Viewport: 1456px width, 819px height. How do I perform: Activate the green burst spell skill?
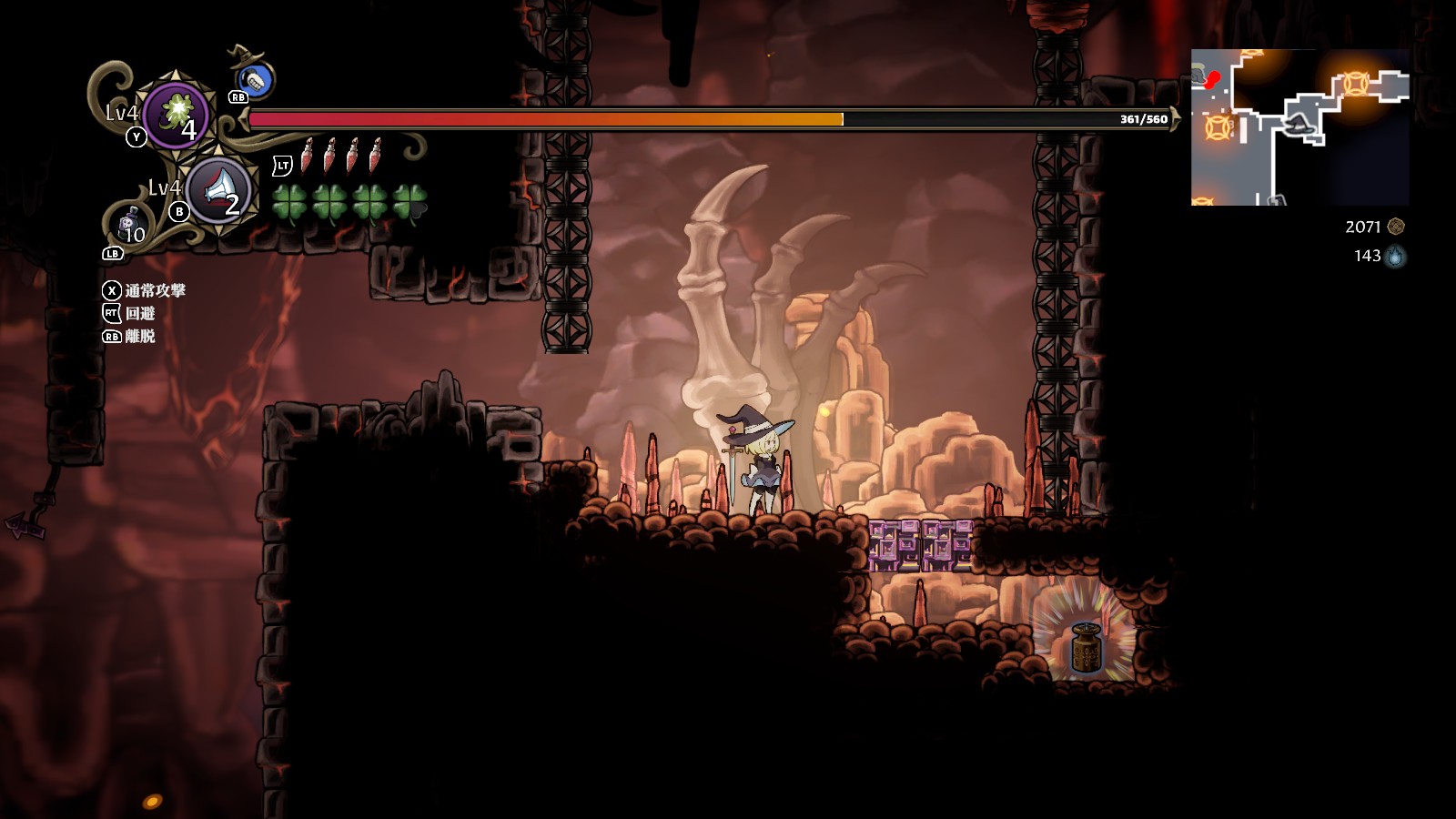tap(175, 115)
